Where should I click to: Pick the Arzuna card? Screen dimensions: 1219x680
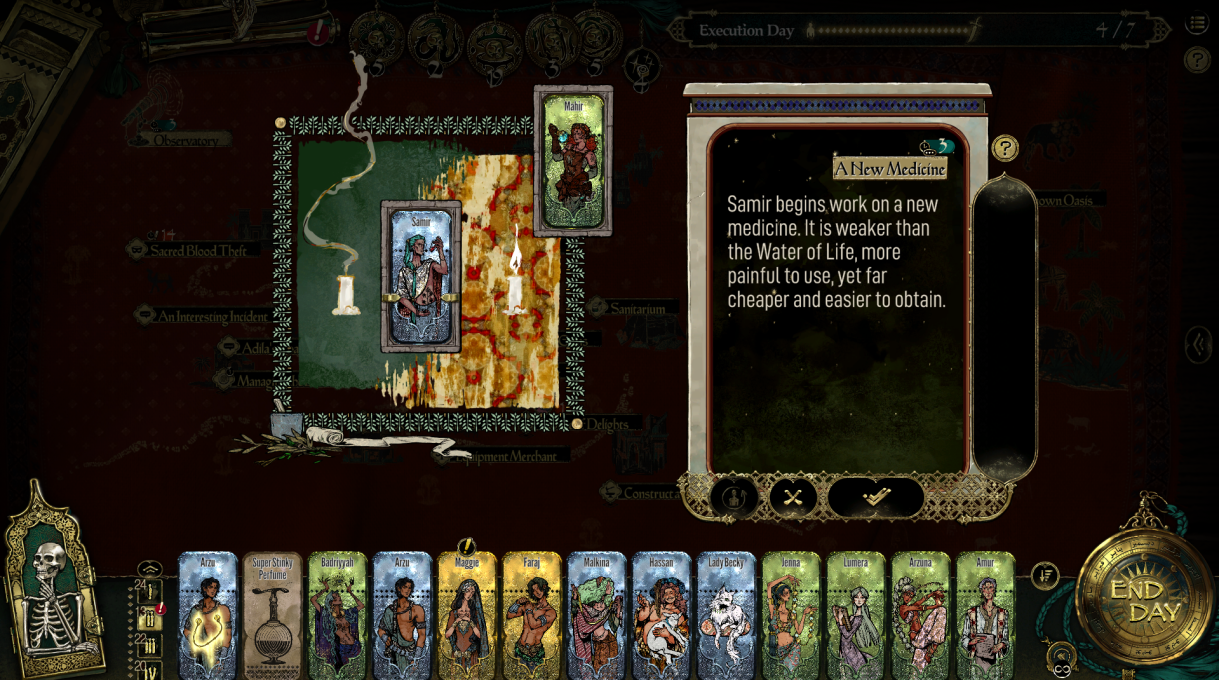920,615
